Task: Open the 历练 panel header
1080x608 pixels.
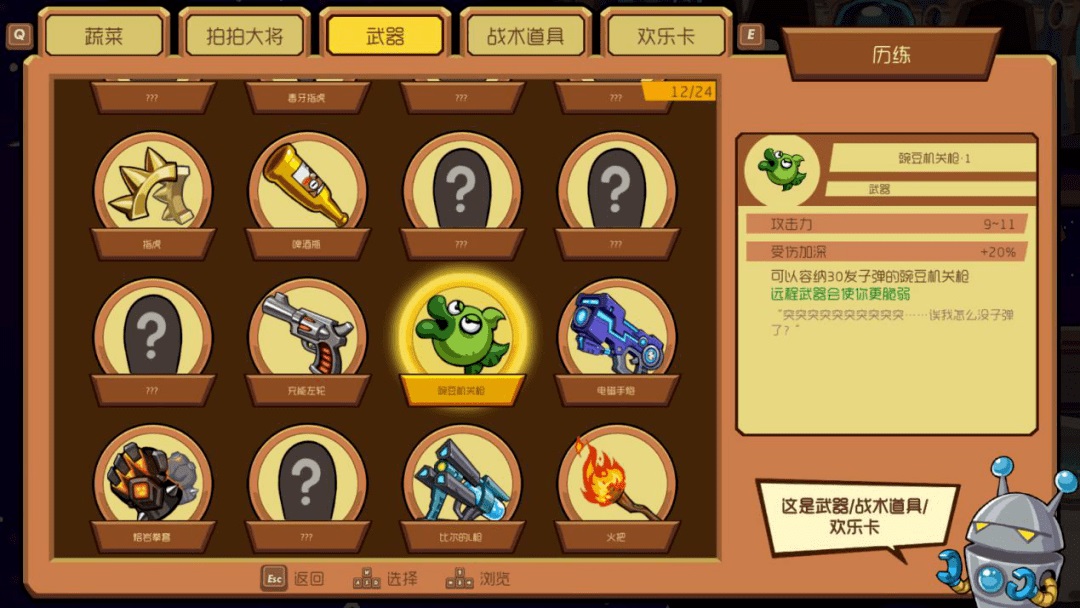Action: (891, 55)
